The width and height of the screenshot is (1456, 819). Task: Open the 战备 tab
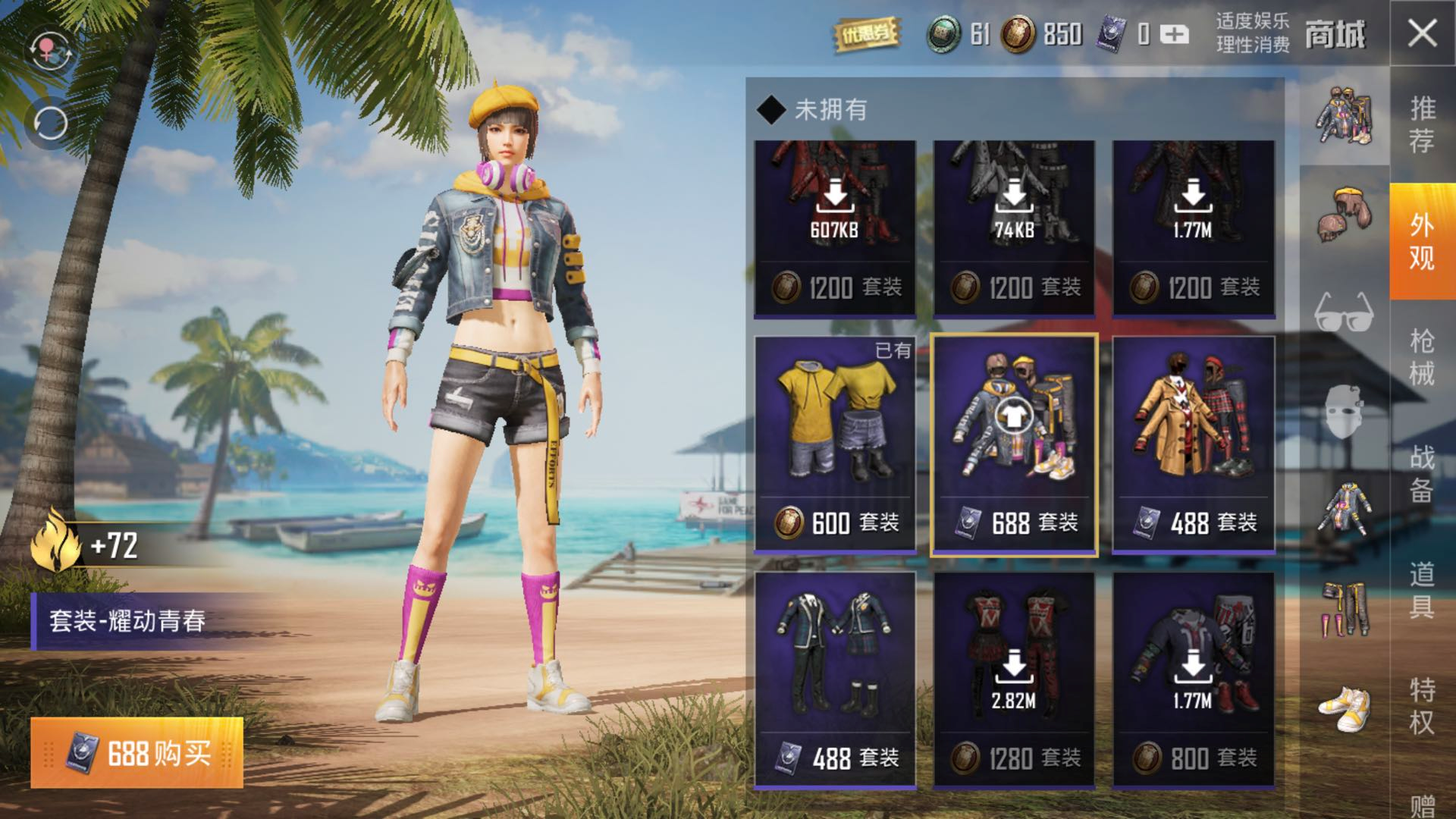[1422, 474]
